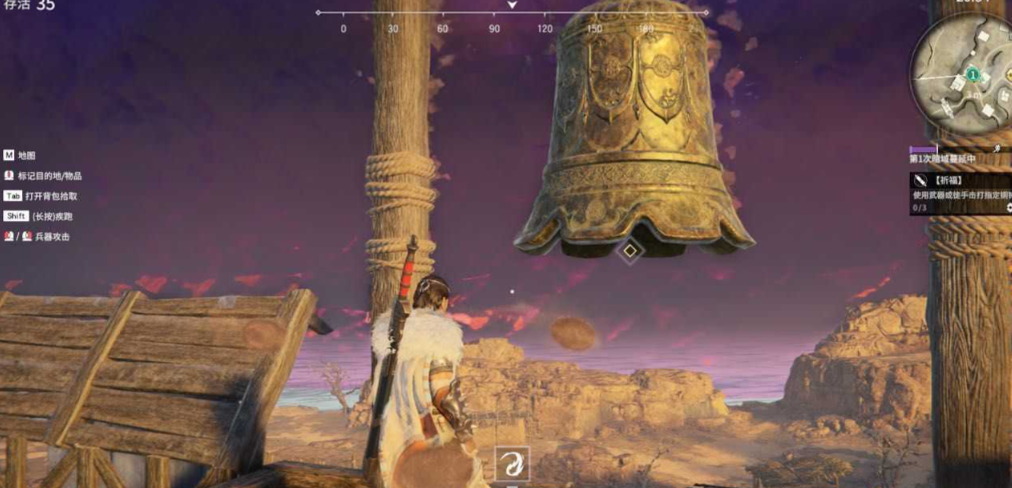
Task: Click the compass heading bar
Action: pyautogui.click(x=512, y=14)
